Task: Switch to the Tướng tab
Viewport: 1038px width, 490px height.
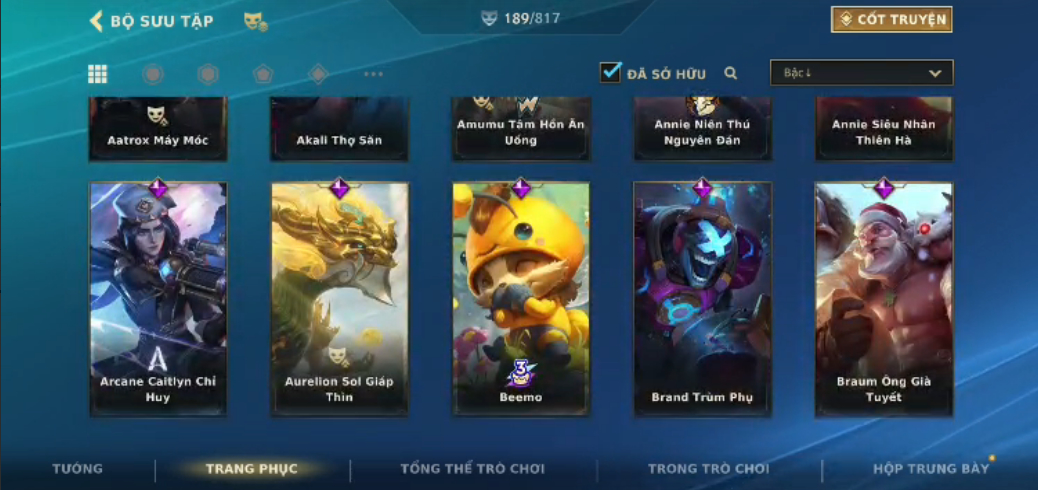Action: point(77,469)
